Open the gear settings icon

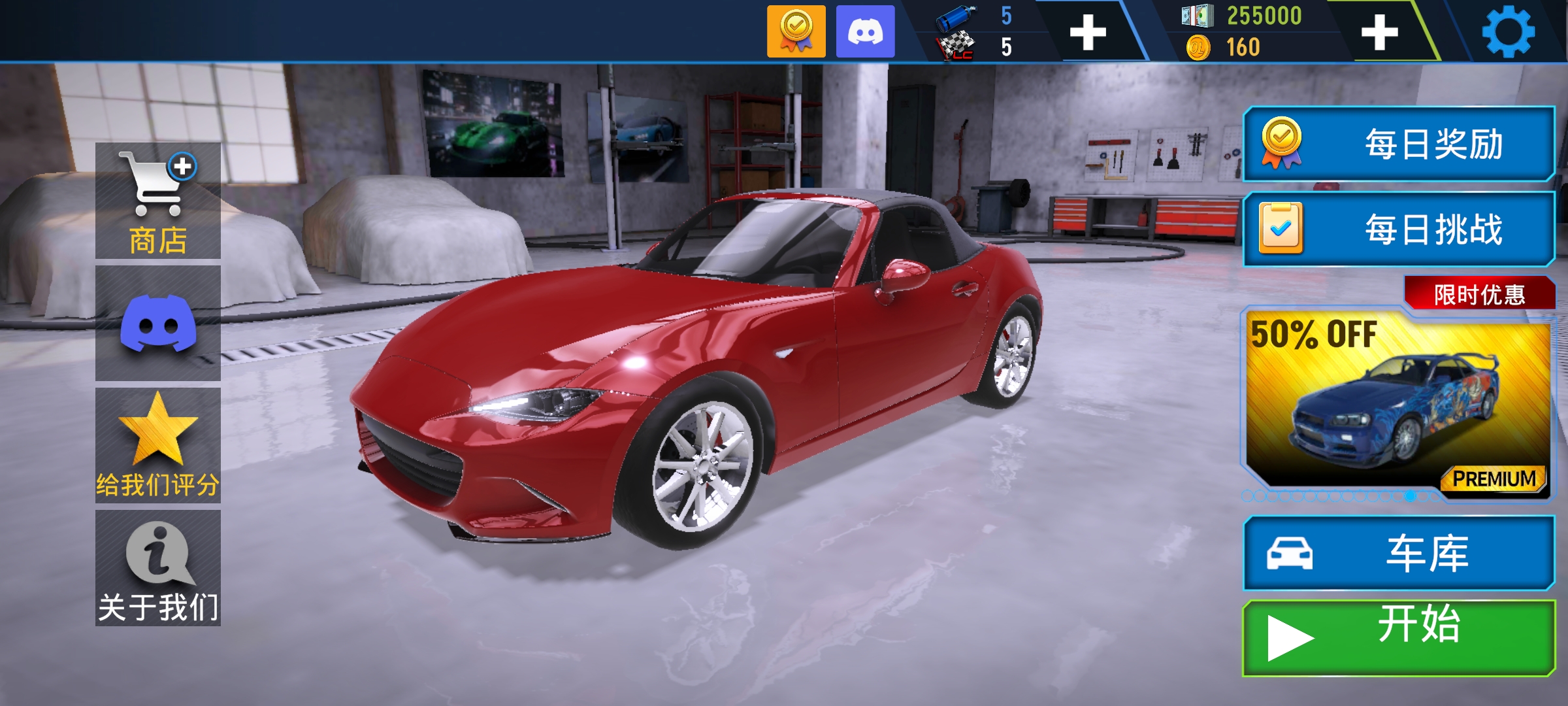click(x=1508, y=31)
